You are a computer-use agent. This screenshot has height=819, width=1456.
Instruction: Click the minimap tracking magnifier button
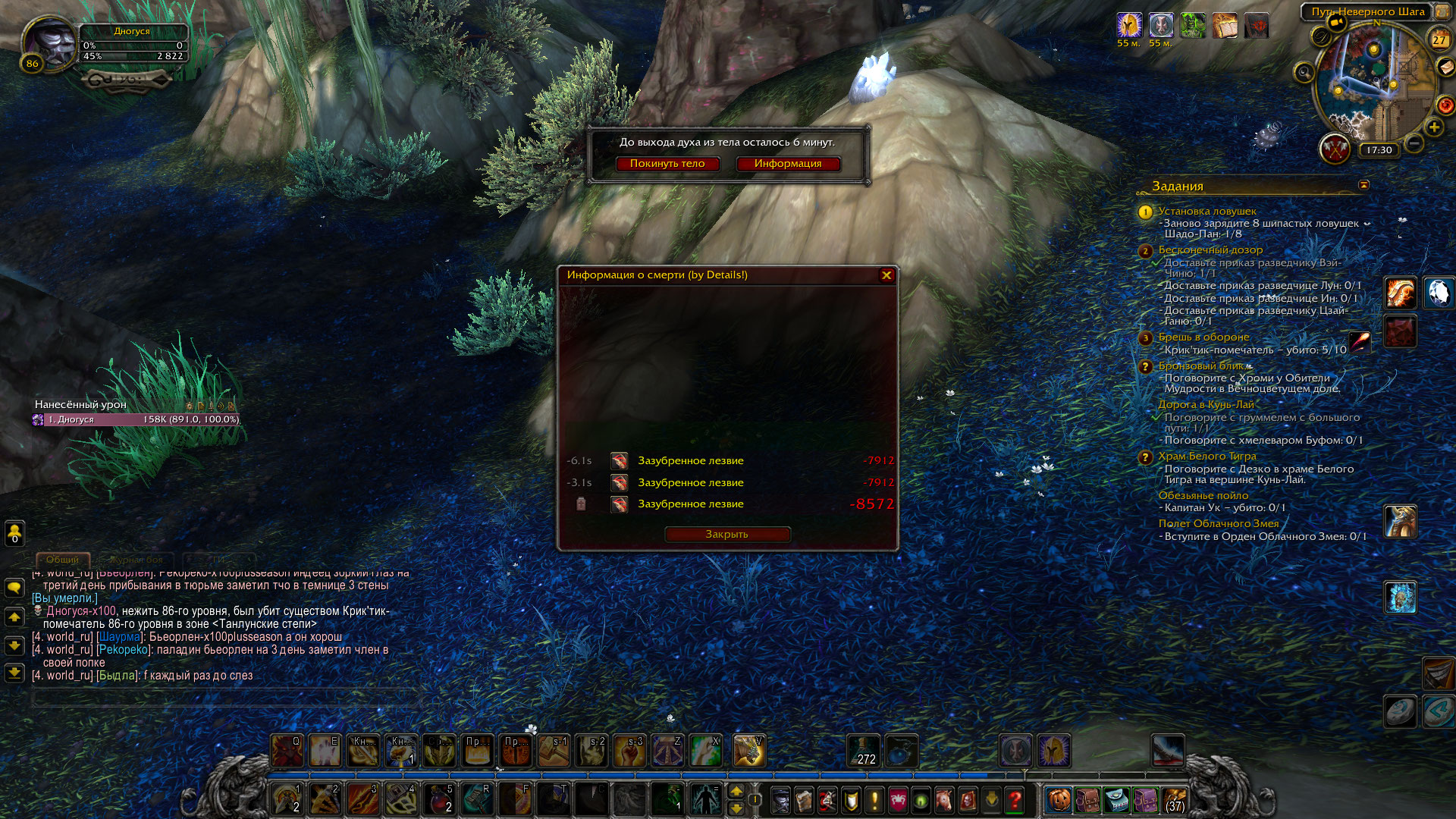[1304, 73]
